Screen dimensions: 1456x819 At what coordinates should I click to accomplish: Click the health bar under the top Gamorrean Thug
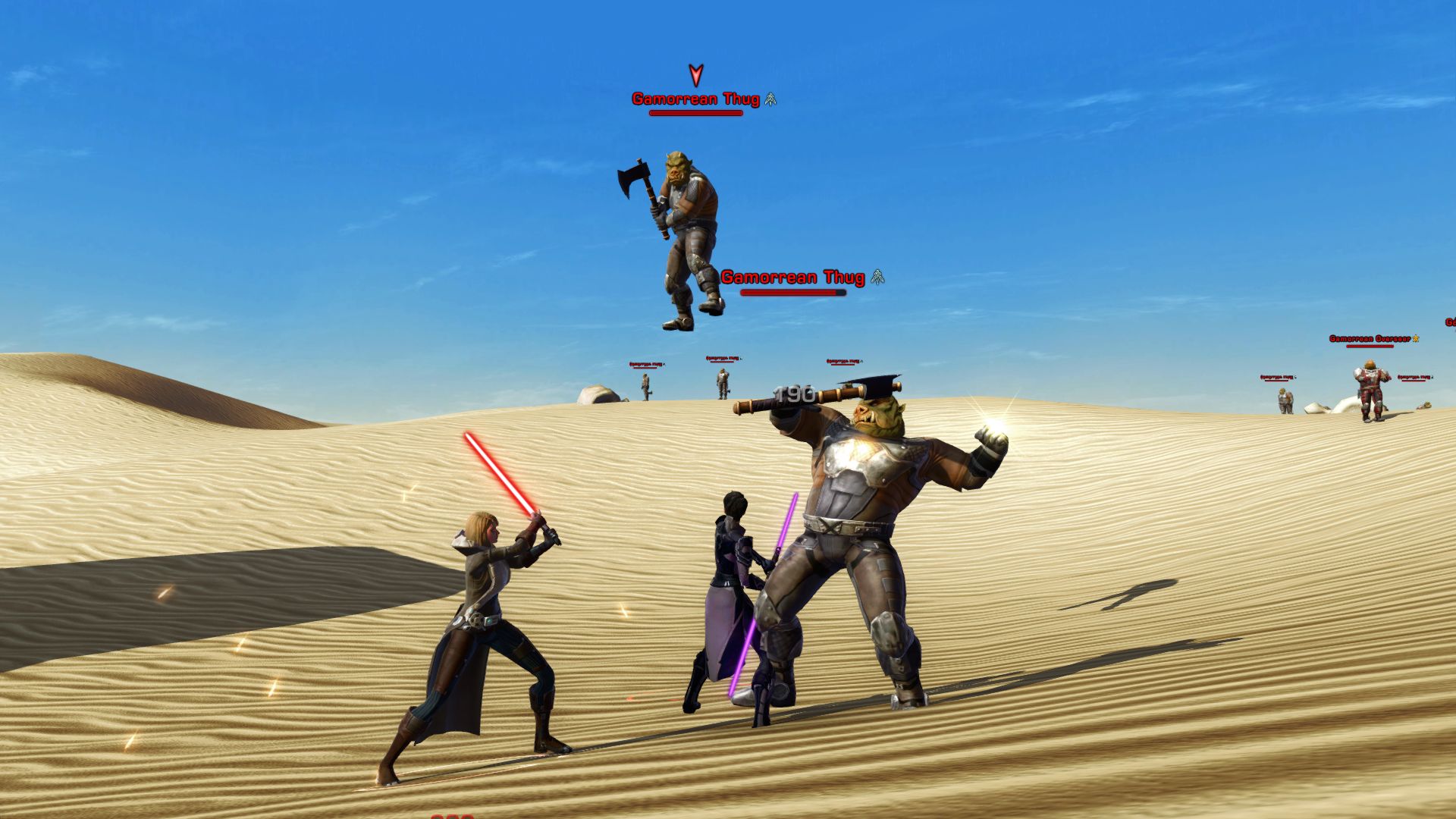[x=695, y=114]
